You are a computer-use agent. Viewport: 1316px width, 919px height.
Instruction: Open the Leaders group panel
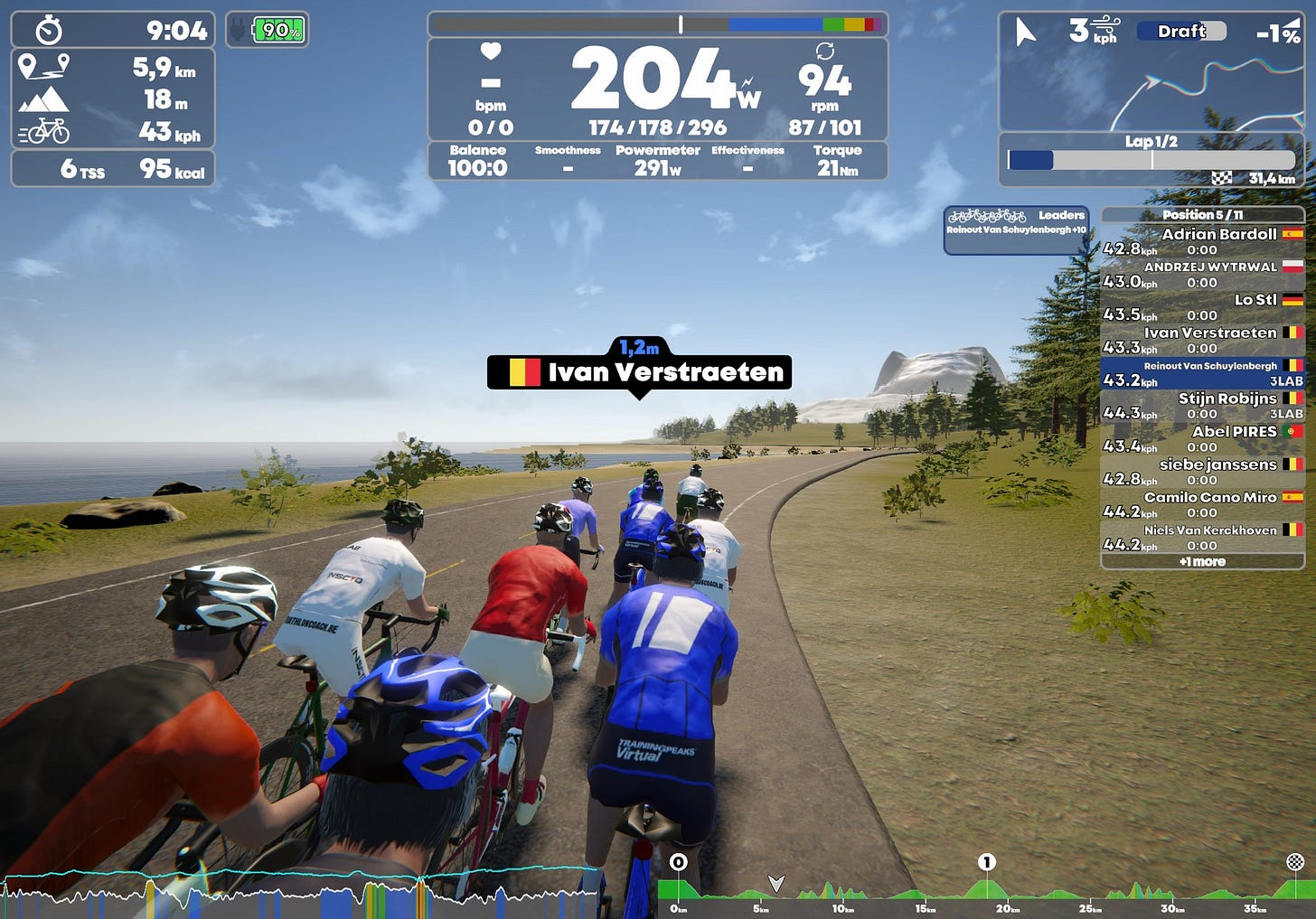point(1016,230)
